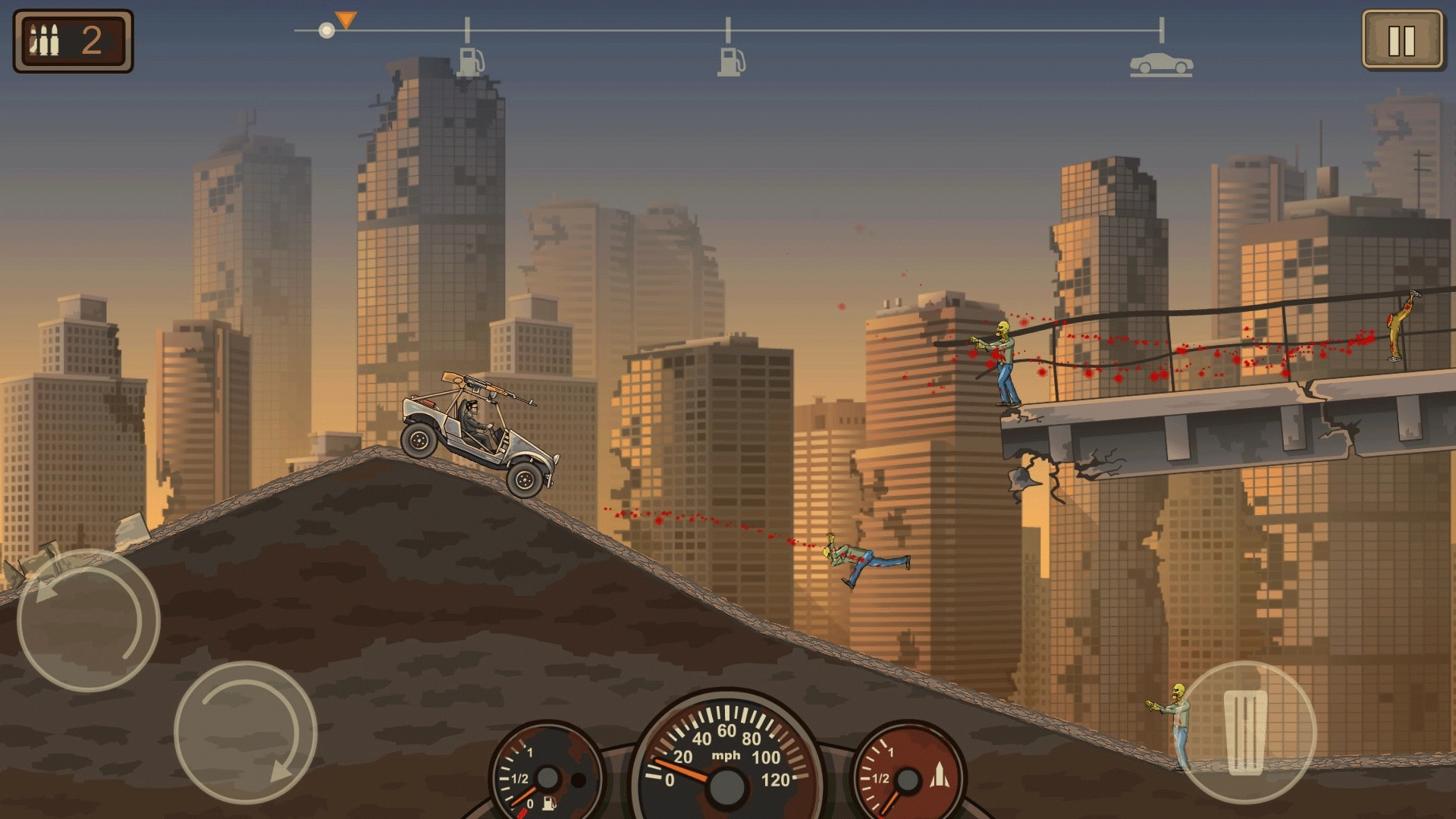Tap the clockwise tilt control

point(245,732)
